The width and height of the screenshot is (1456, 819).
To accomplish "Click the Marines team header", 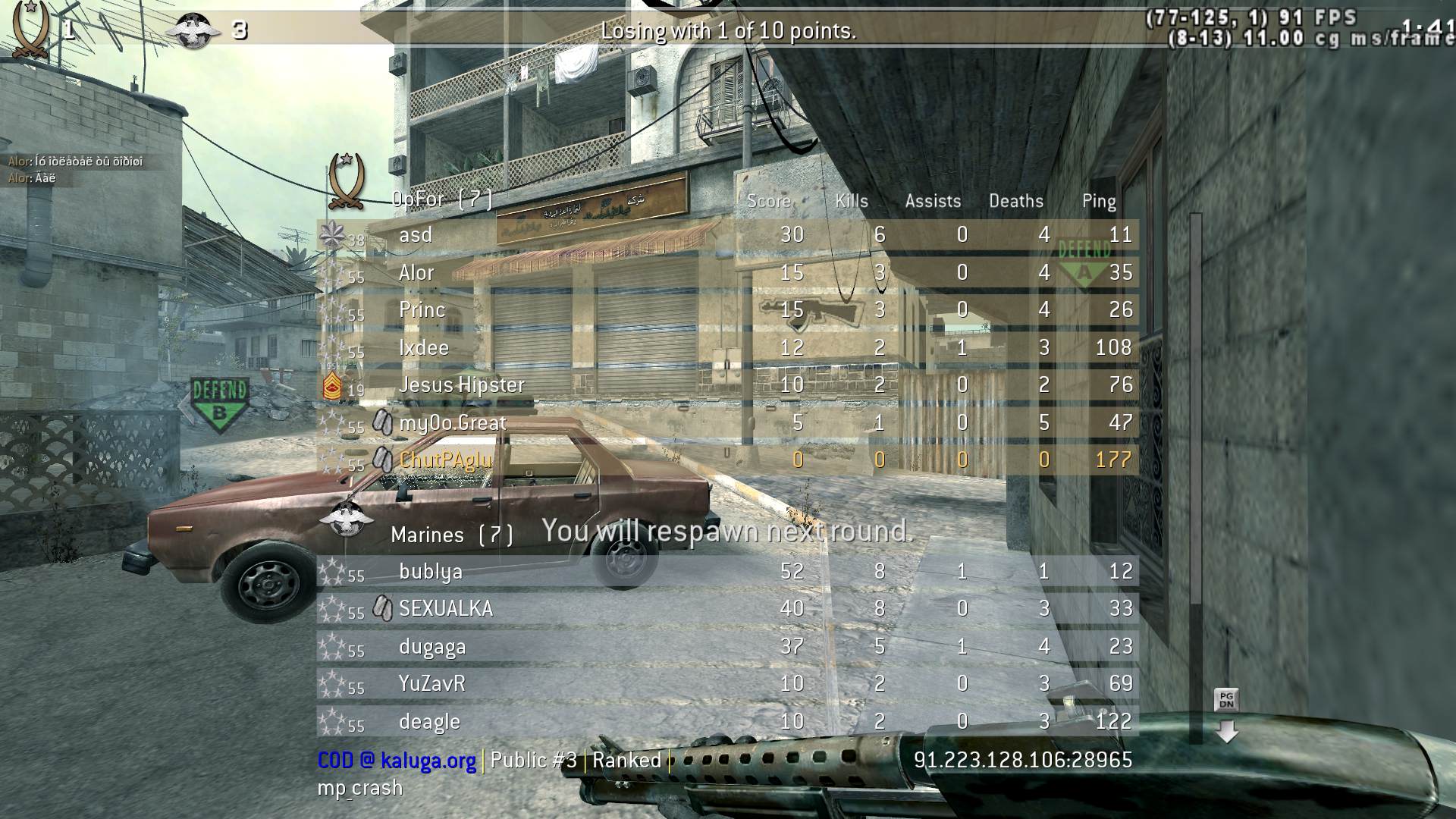I will 451,535.
